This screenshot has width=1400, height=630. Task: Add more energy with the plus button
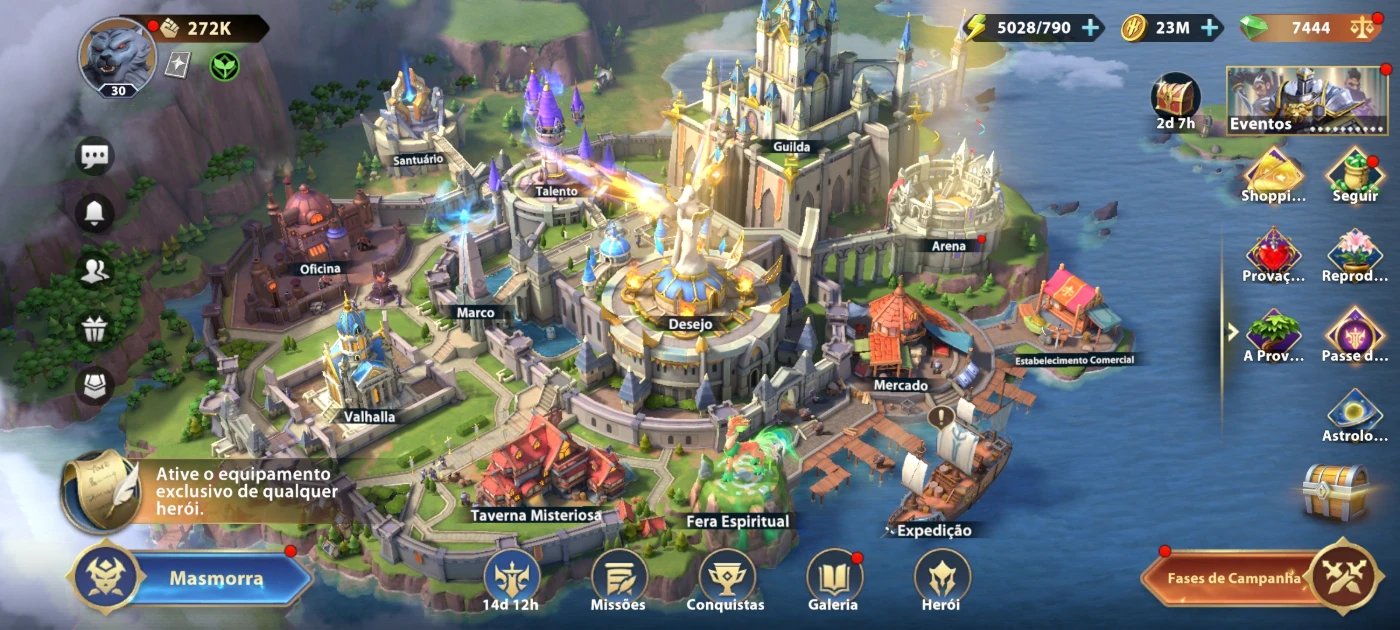tap(1090, 28)
